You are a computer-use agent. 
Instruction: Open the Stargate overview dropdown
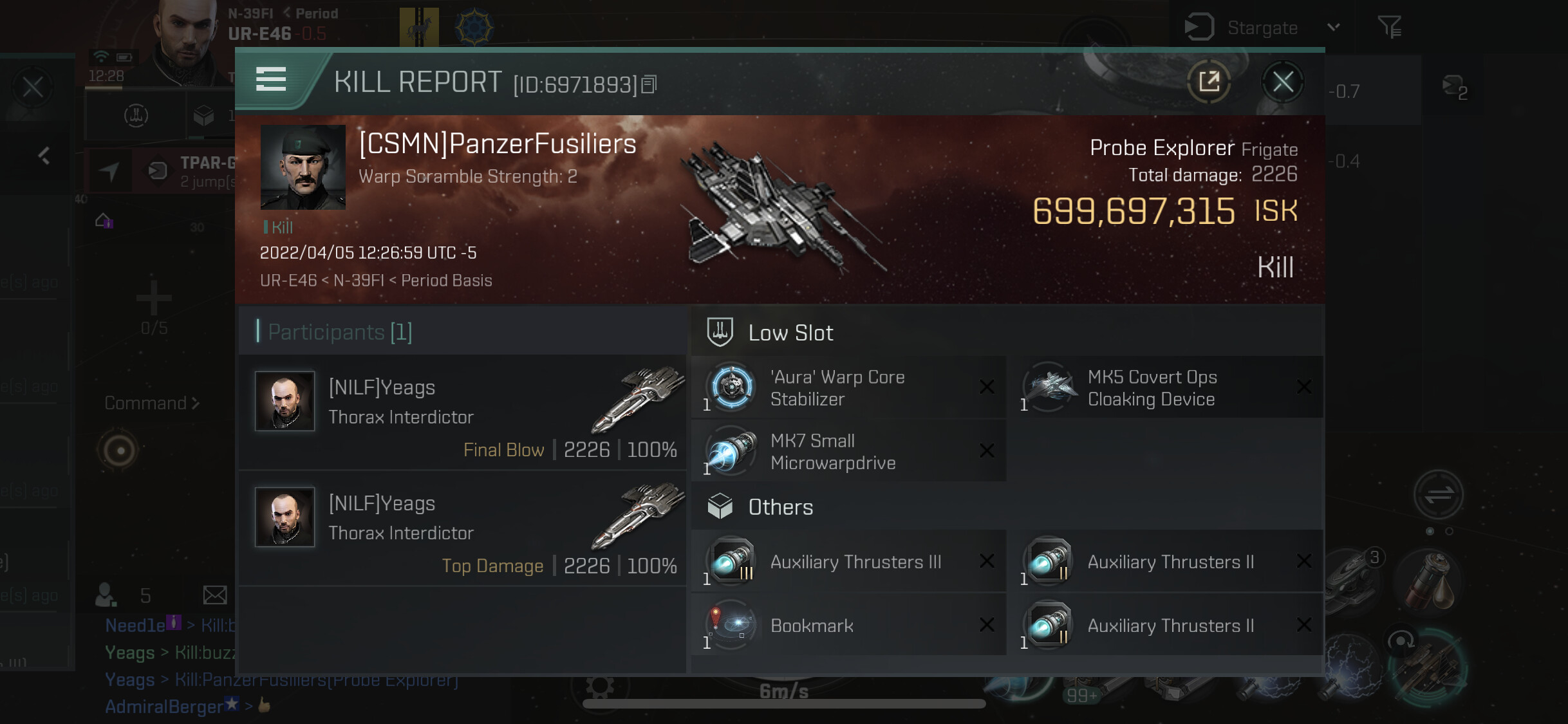(1334, 27)
